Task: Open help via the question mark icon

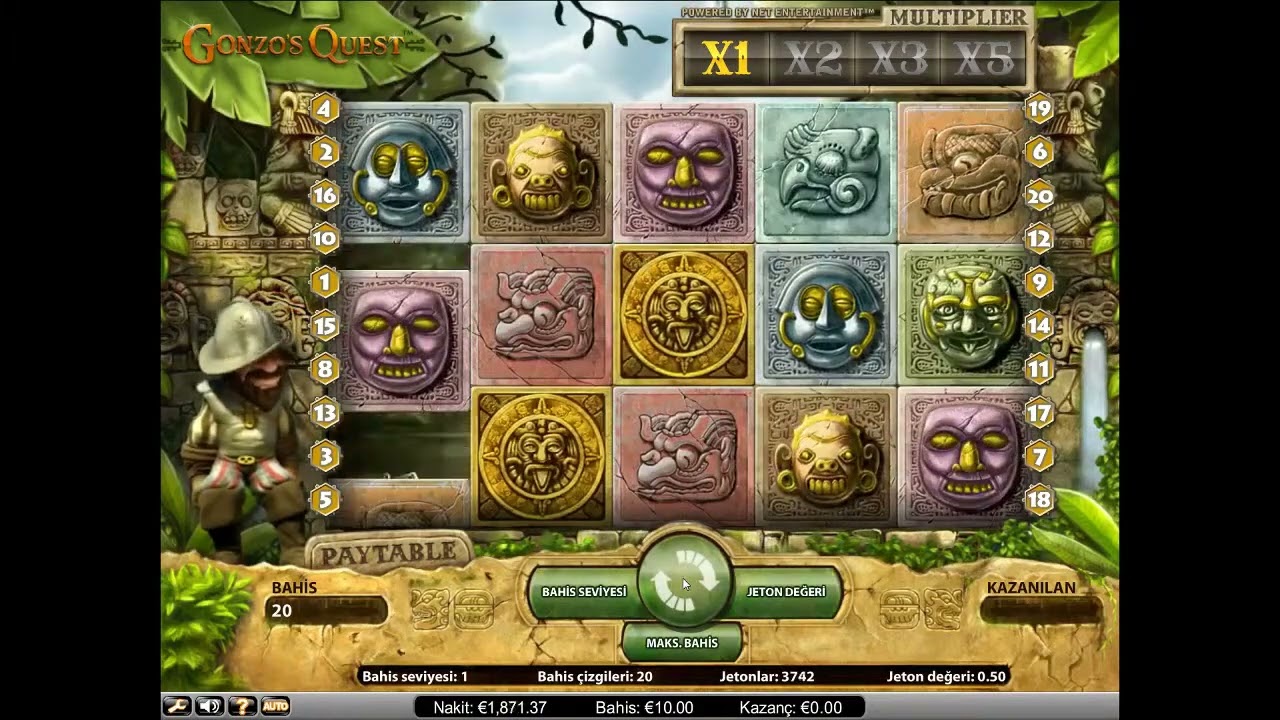Action: 242,706
